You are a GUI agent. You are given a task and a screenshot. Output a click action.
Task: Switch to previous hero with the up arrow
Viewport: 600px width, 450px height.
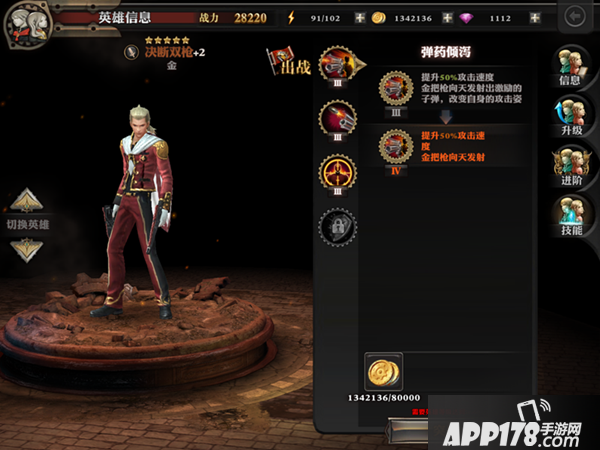(27, 198)
